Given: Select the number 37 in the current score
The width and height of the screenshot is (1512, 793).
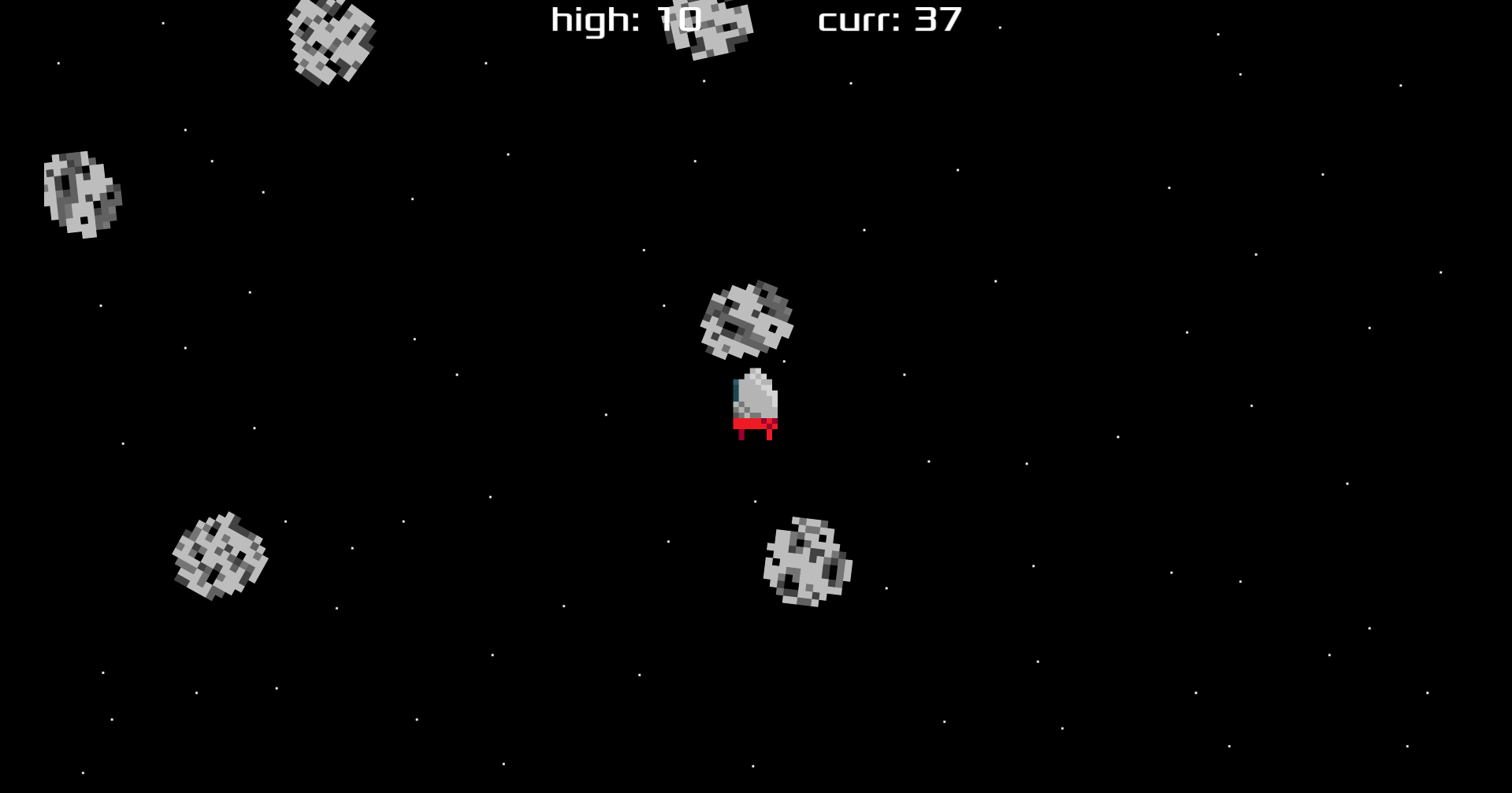Looking at the screenshot, I should coord(938,20).
